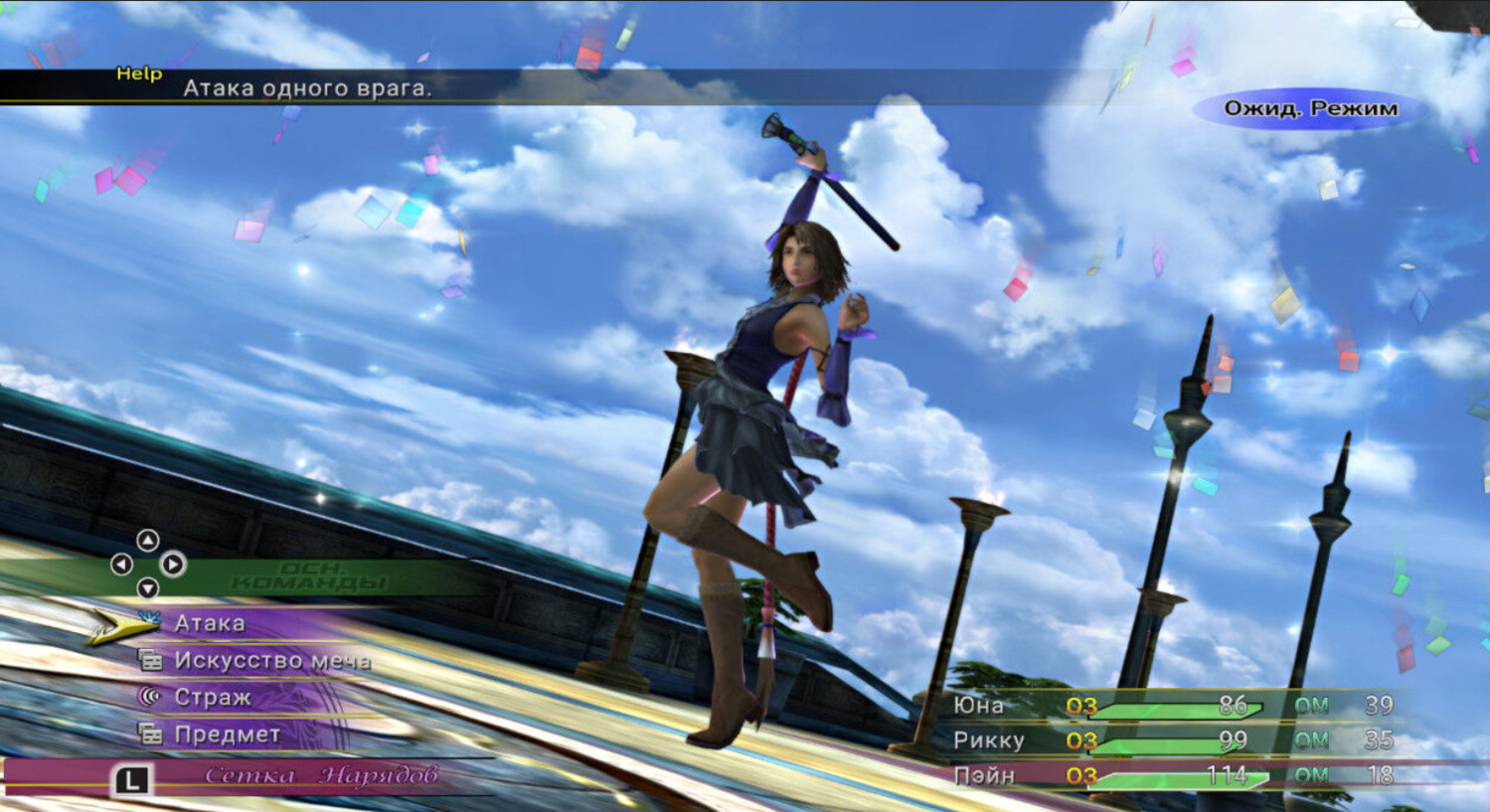
Task: Select Рикку in the party list
Action: 988,740
